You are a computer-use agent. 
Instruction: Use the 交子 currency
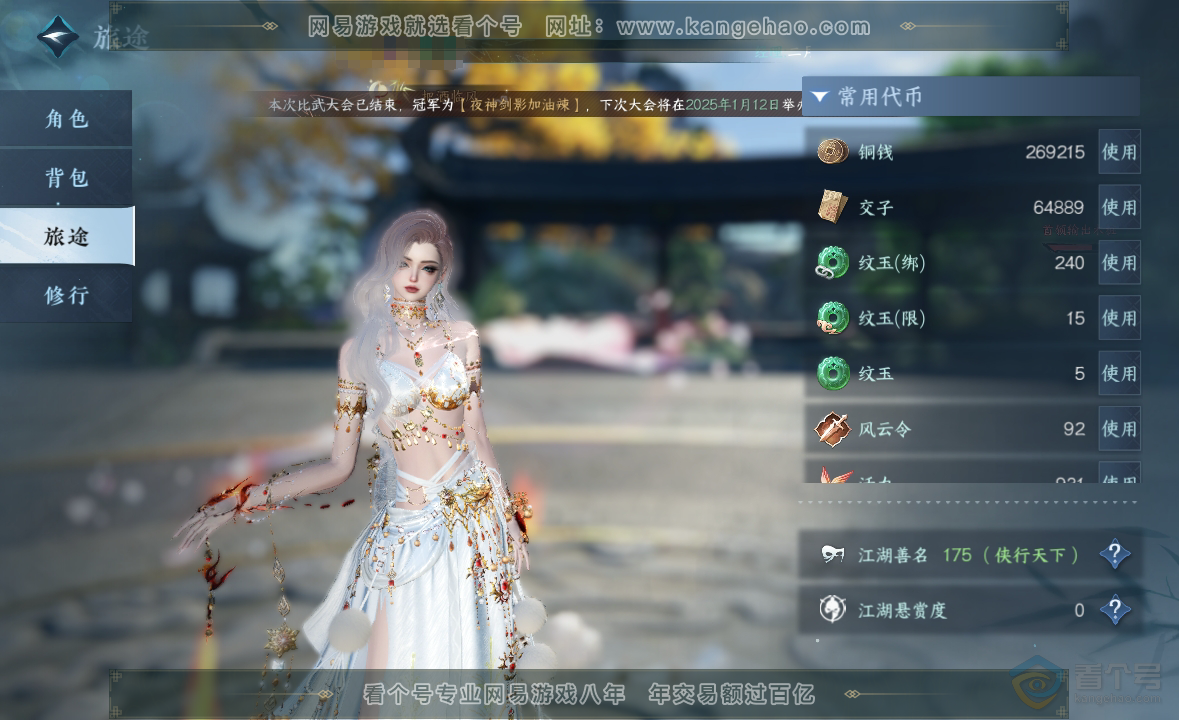(1119, 207)
